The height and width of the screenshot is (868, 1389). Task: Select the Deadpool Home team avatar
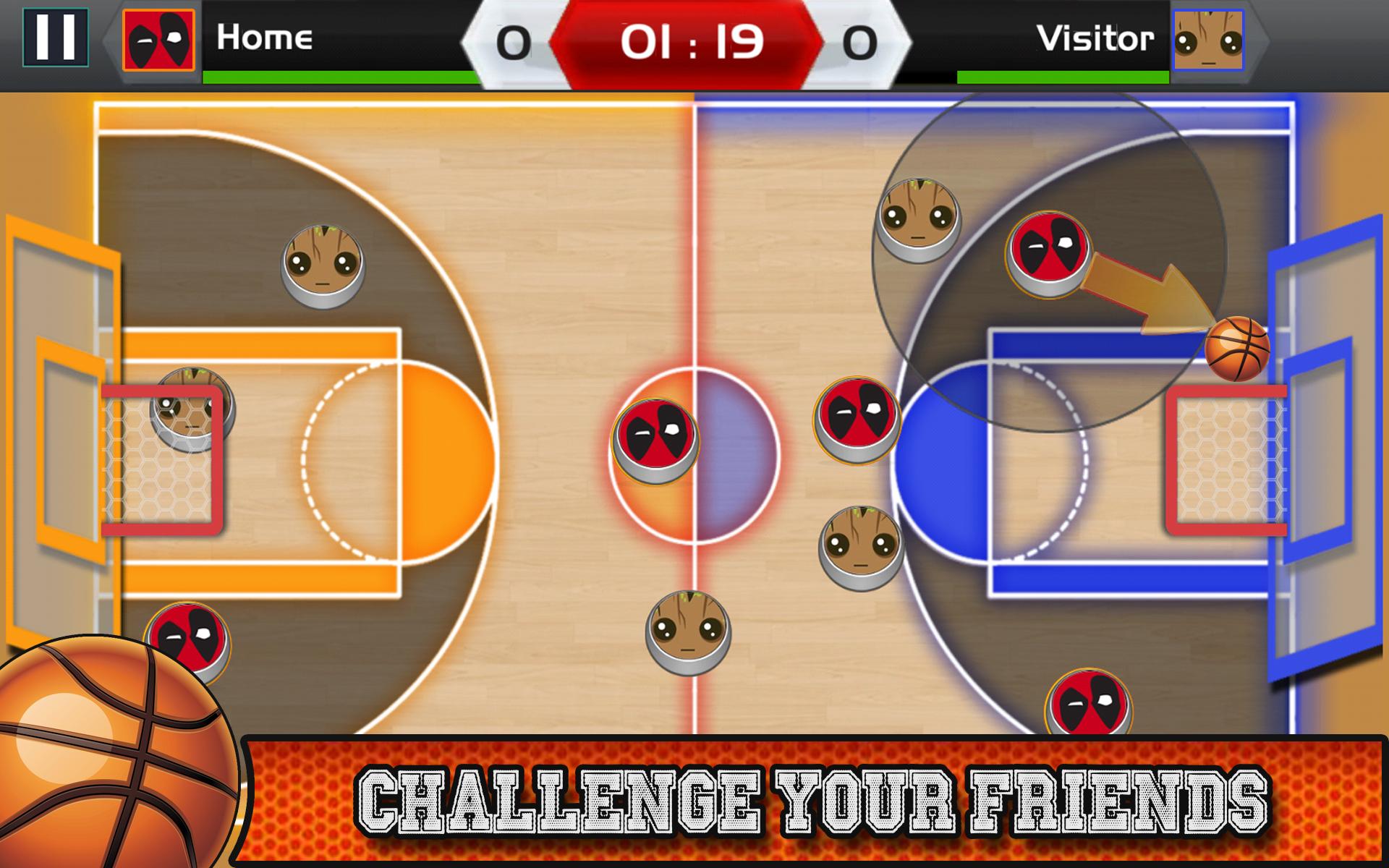158,40
